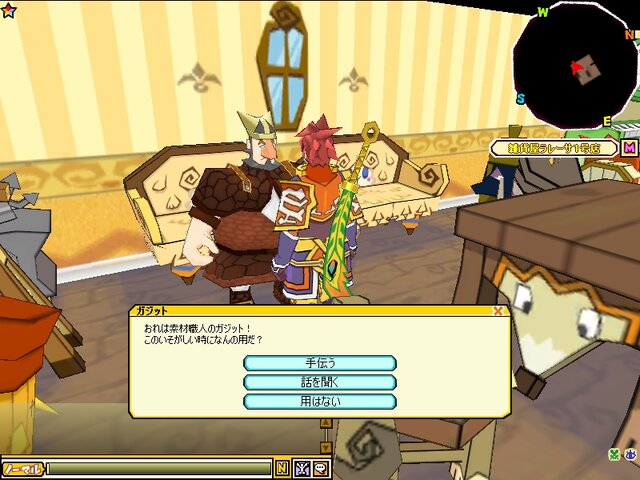The height and width of the screenshot is (480, 640).
Task: Toggle the blue eye icon
Action: click(x=631, y=455)
